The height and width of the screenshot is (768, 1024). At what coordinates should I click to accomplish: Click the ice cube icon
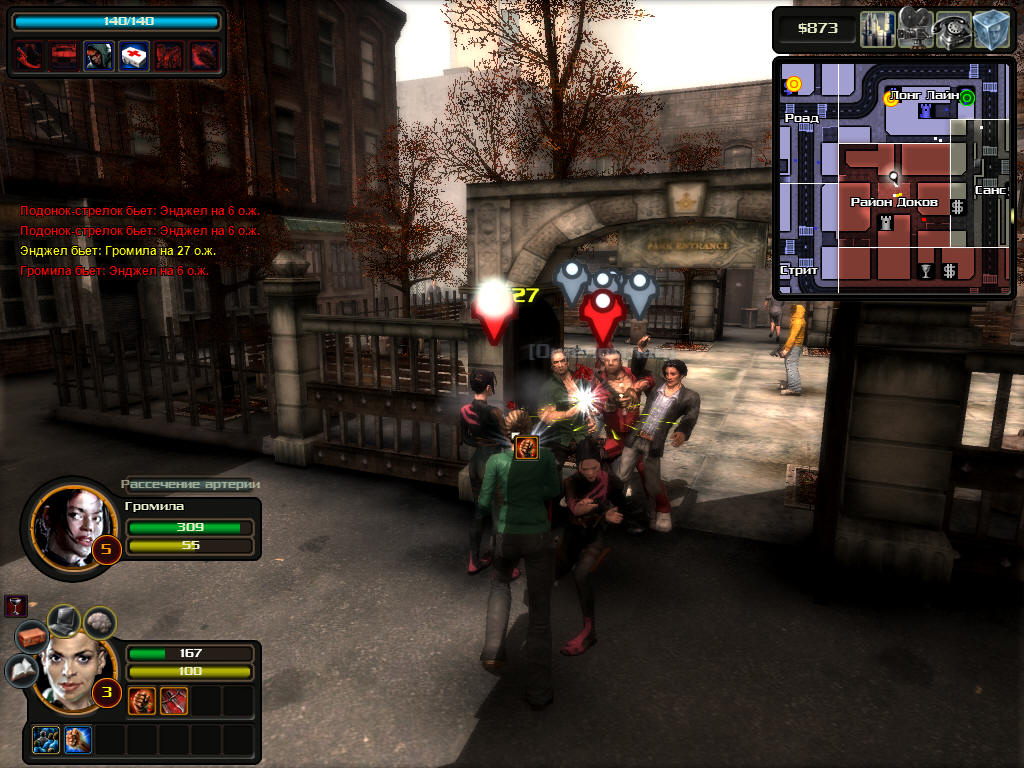pyautogui.click(x=990, y=28)
